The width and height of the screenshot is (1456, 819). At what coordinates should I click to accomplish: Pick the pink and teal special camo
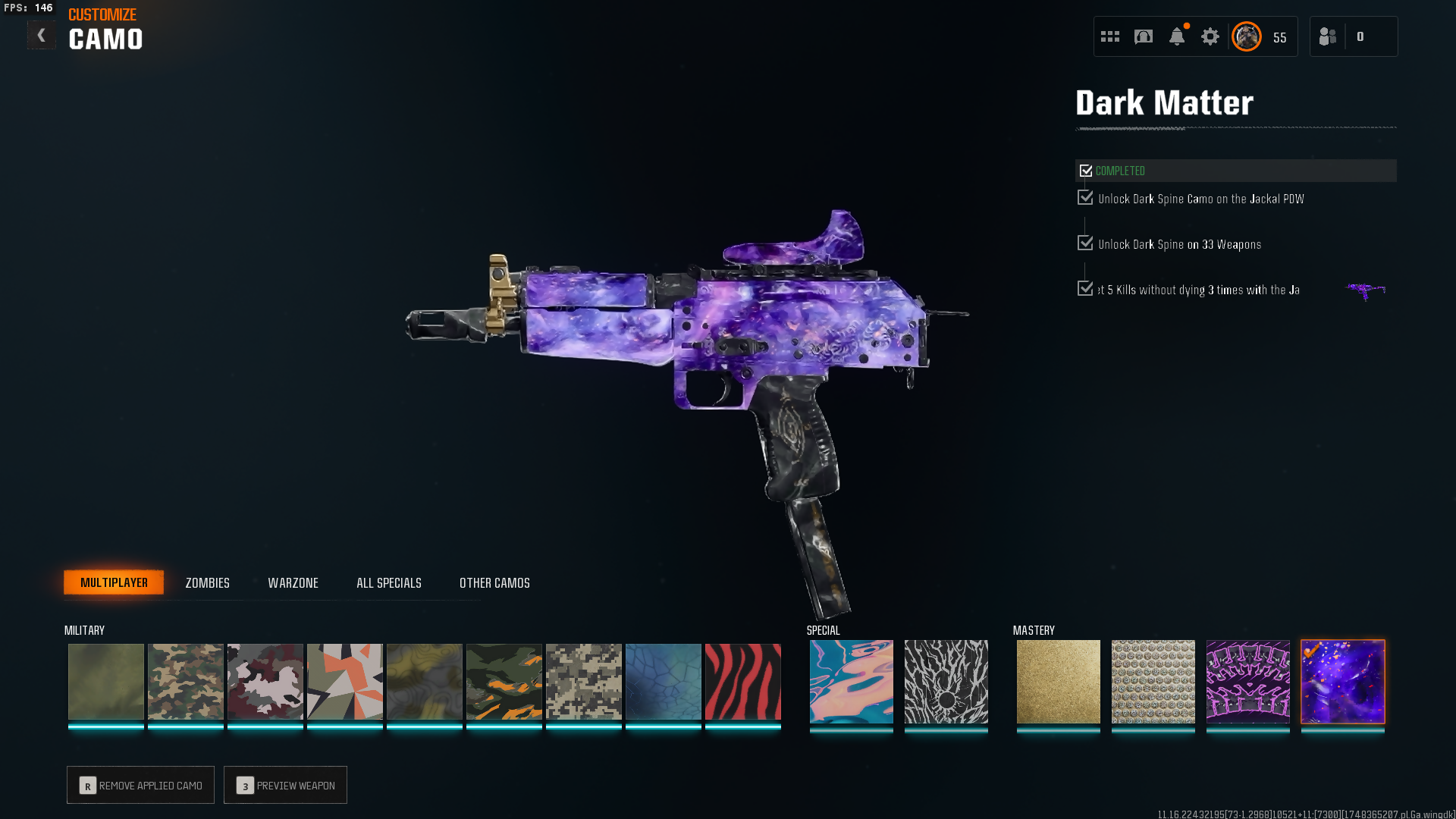pos(851,682)
